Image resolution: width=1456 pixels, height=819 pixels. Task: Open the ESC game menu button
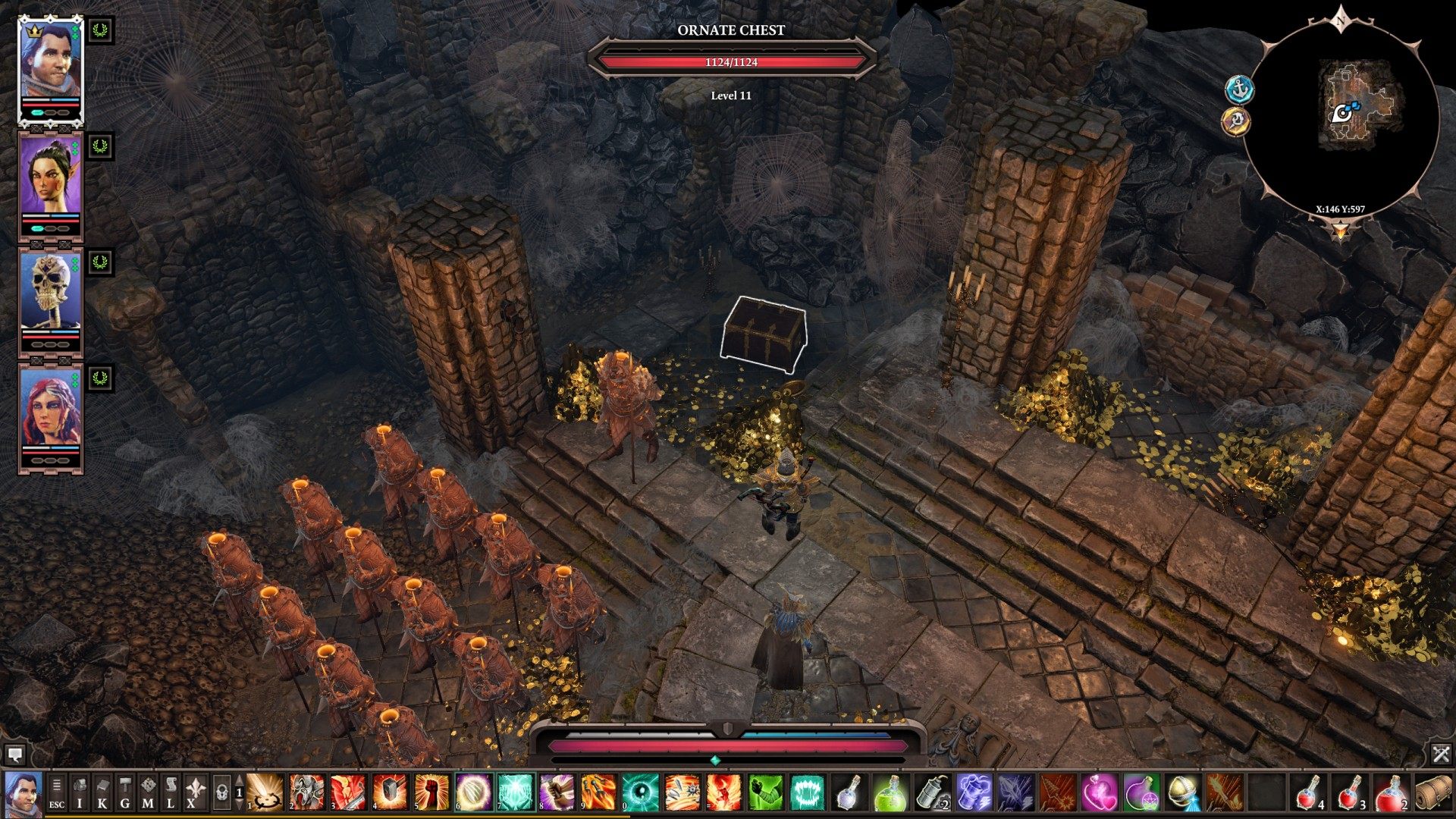coord(57,792)
